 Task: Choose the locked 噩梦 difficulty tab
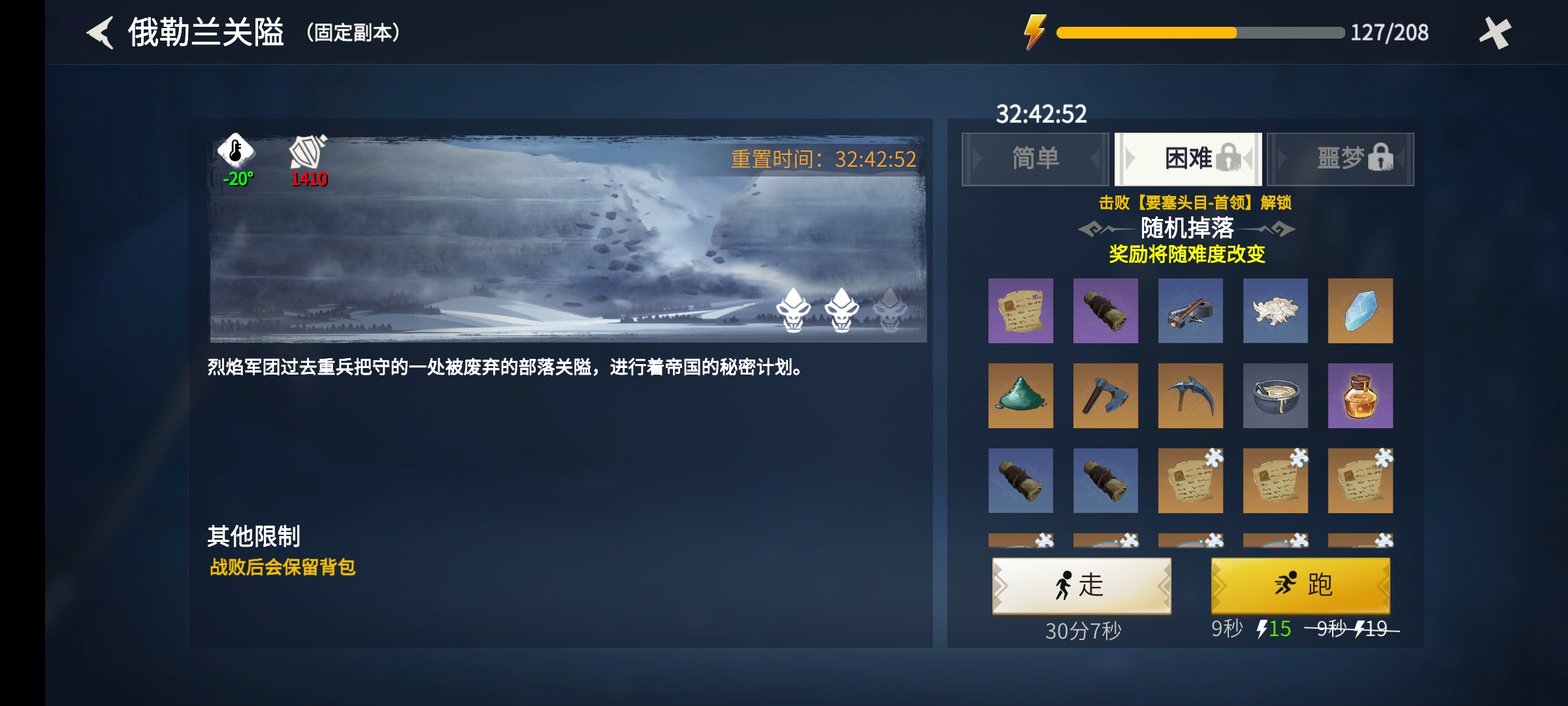(x=1341, y=159)
